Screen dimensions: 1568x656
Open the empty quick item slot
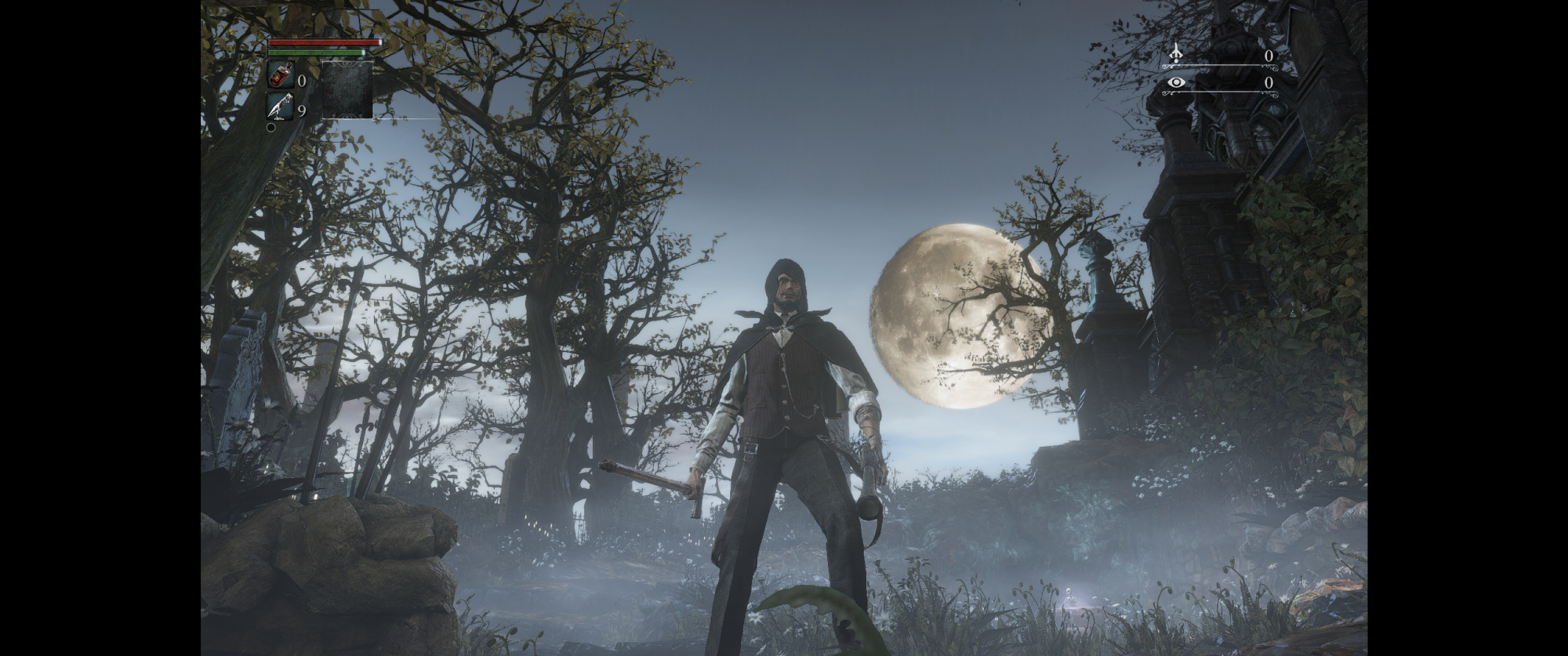tap(347, 89)
